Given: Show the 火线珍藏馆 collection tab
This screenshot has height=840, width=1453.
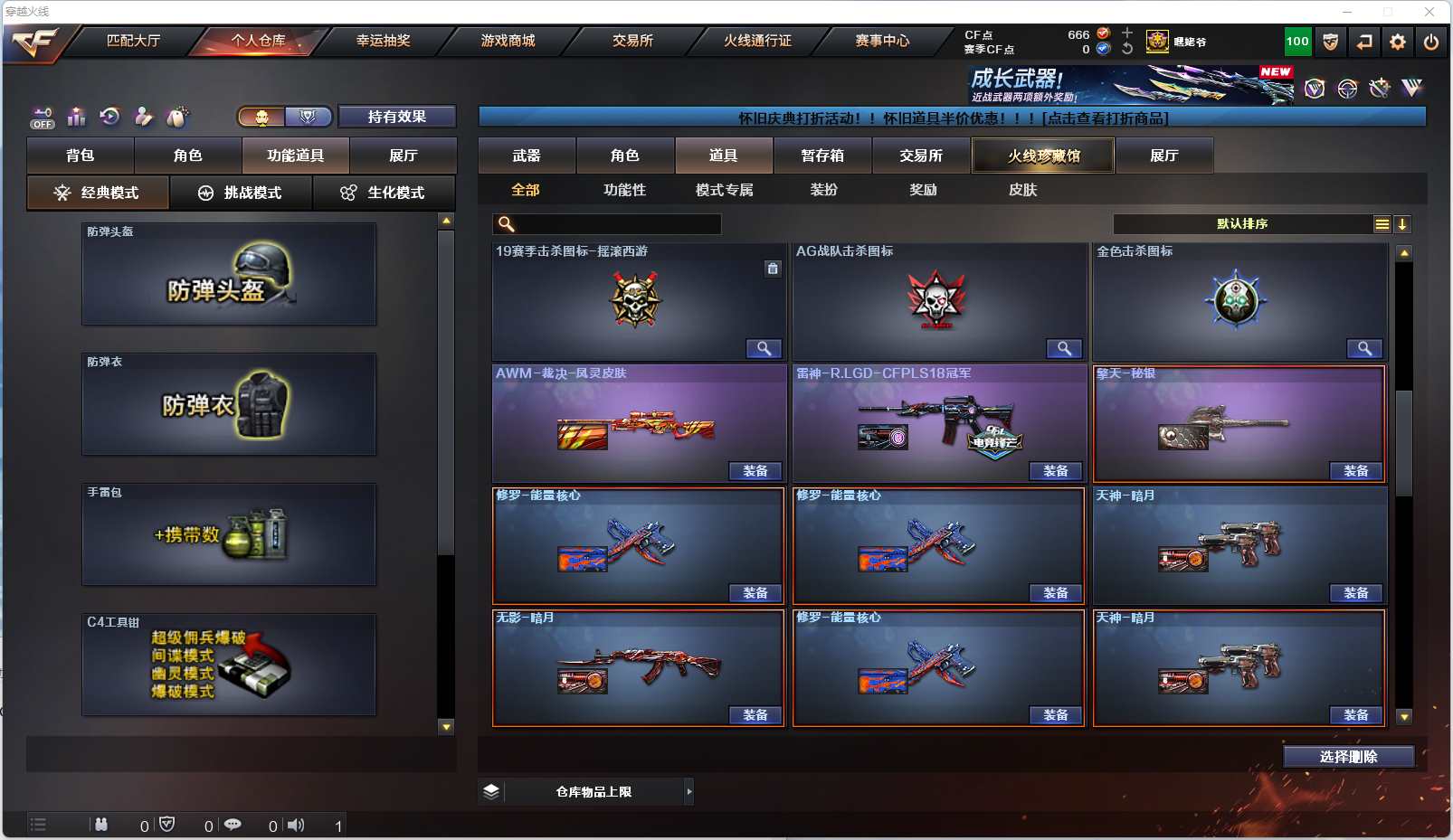Looking at the screenshot, I should click(x=1043, y=156).
